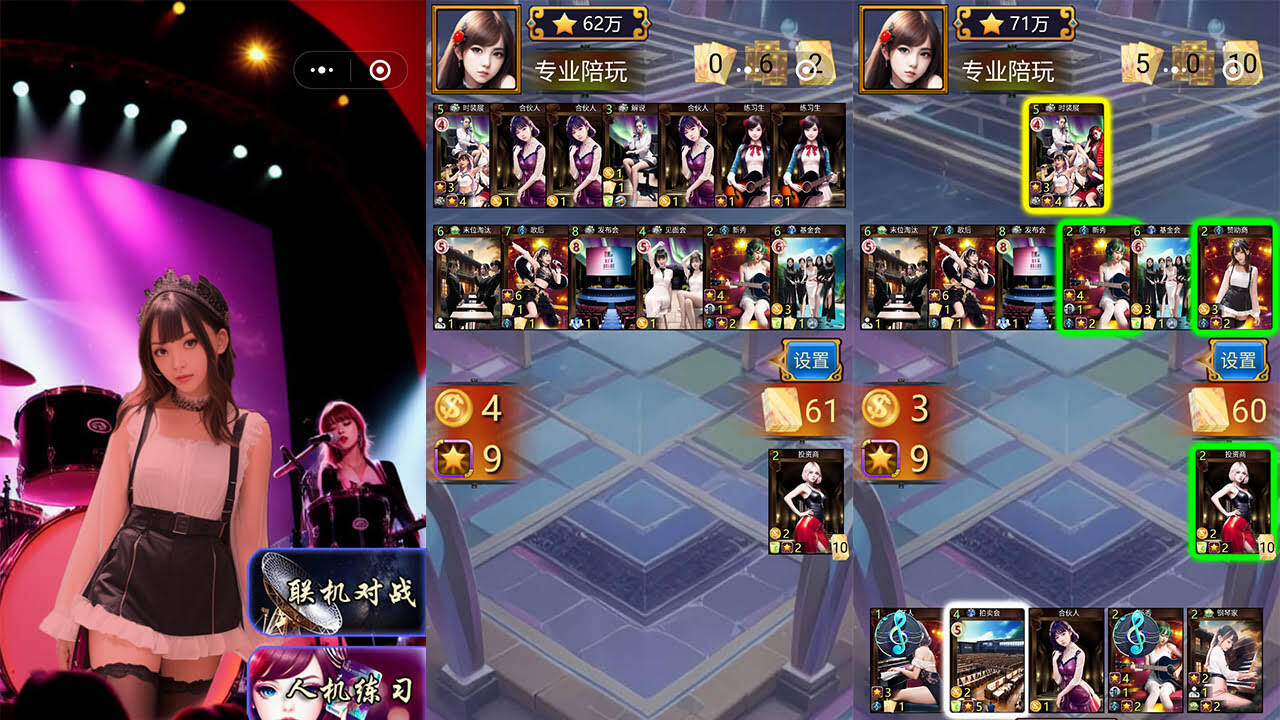Toggle the yellow-highlighted 时装展 card
Screen dimensions: 1280x720
point(1063,155)
